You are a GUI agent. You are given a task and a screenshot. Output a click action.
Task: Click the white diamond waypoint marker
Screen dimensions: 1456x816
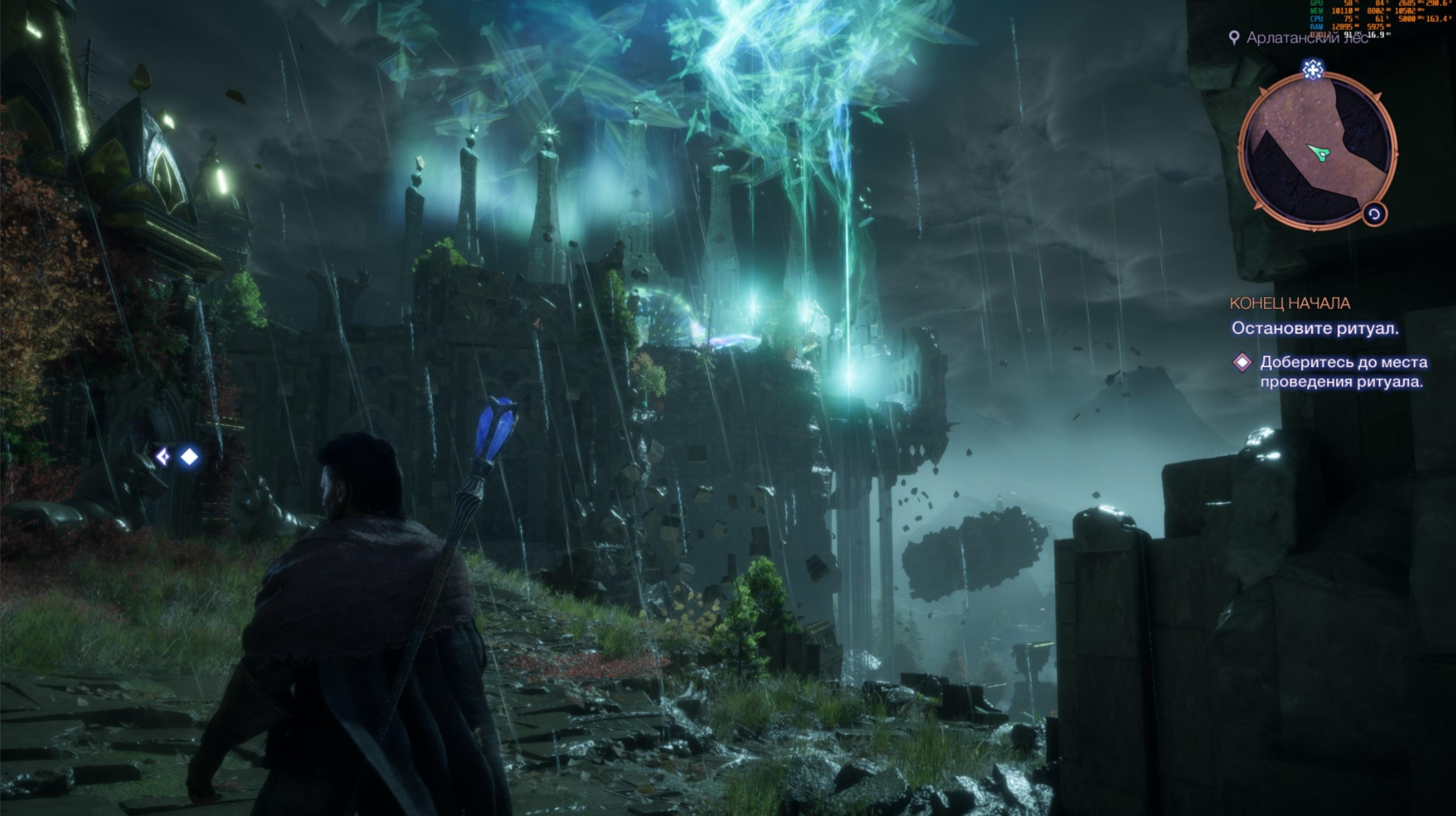pos(189,456)
